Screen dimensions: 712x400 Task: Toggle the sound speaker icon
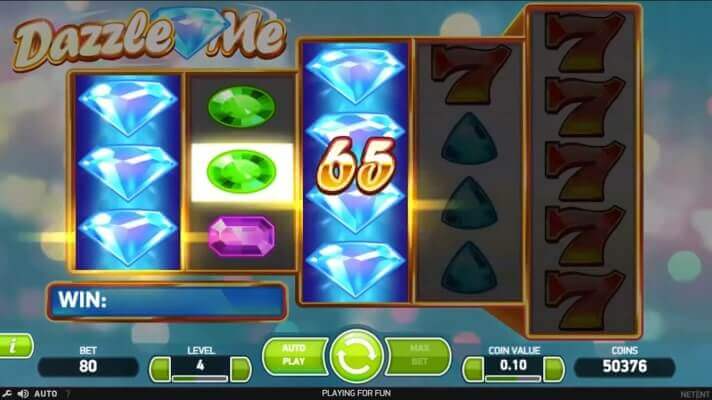[x=23, y=393]
